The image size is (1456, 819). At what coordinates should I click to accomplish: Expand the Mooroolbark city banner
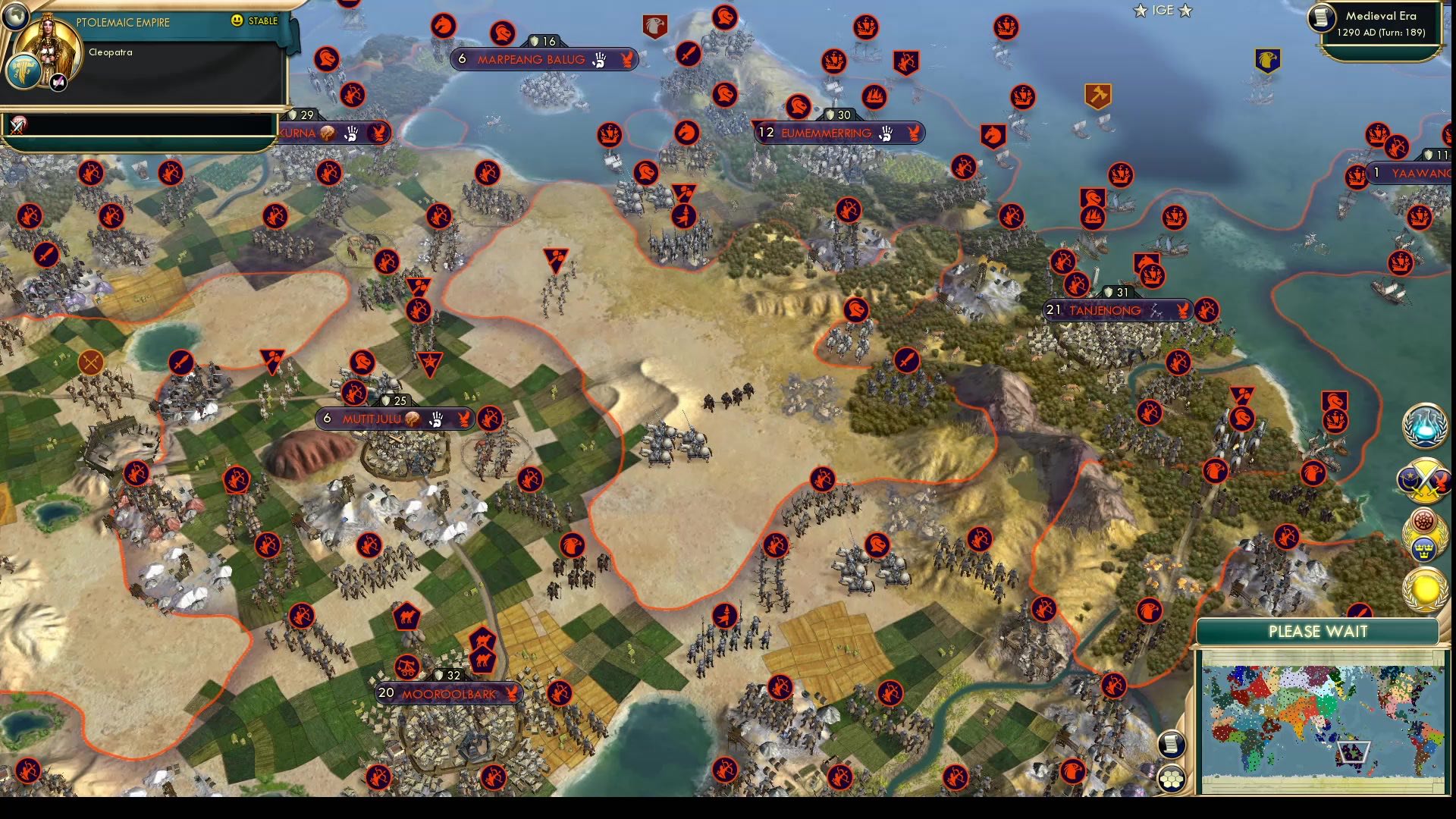(x=450, y=692)
